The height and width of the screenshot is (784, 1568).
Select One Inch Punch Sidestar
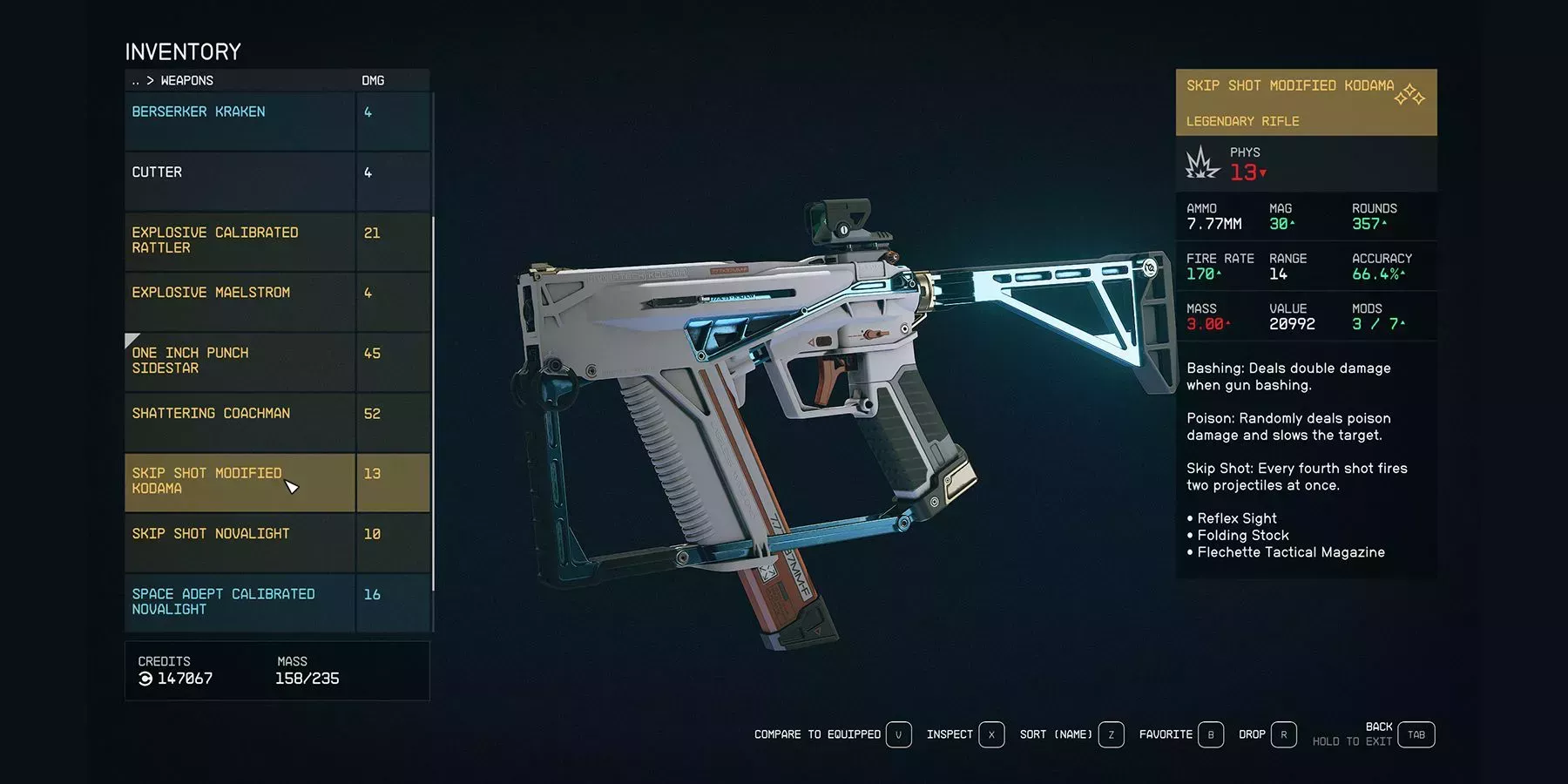click(240, 361)
